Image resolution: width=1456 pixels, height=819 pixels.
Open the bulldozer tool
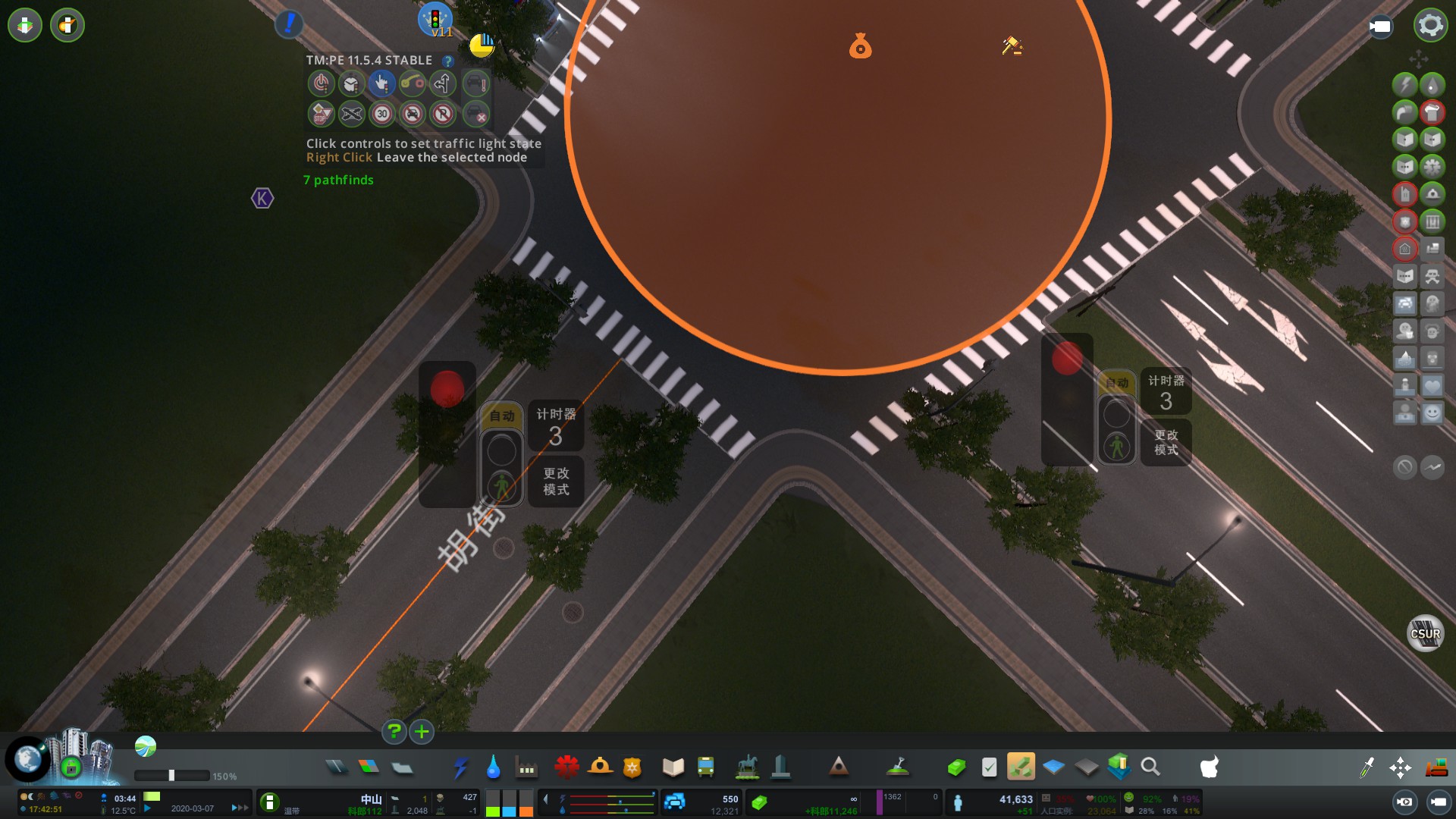coord(1436,767)
